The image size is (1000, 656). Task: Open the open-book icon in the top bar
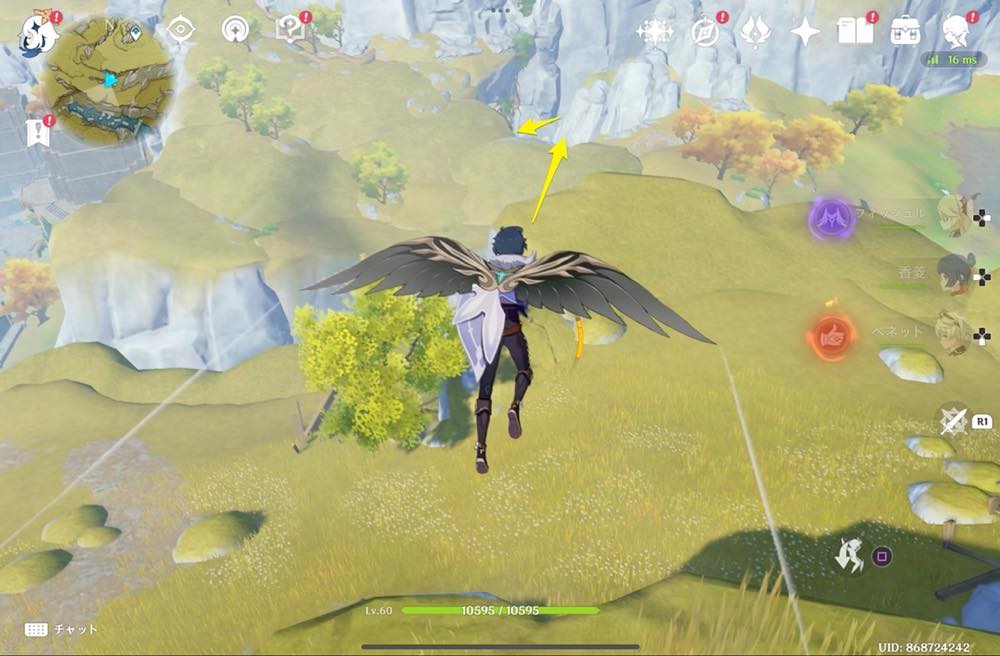click(855, 33)
